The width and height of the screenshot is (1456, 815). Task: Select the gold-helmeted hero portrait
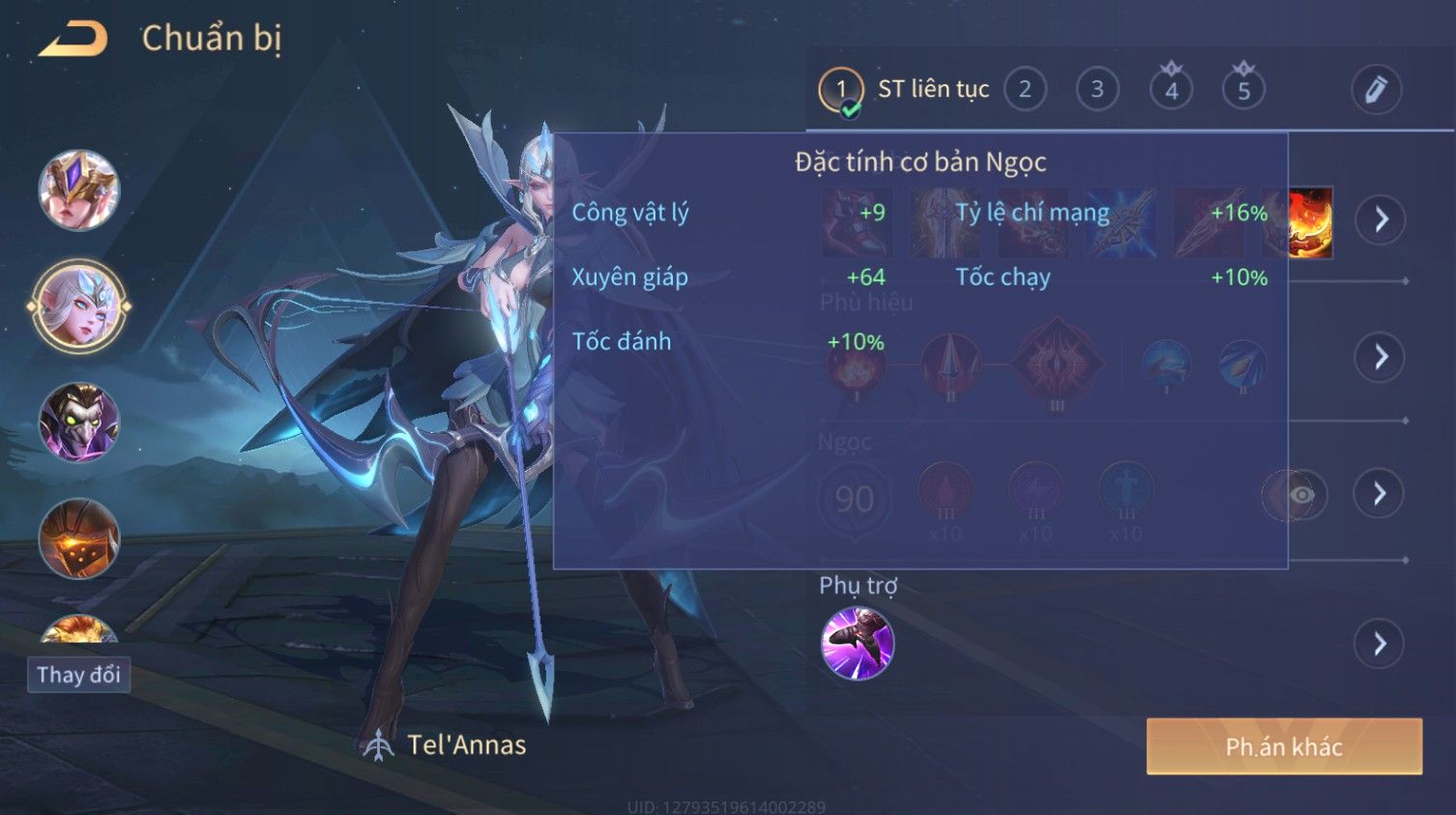pos(79,190)
